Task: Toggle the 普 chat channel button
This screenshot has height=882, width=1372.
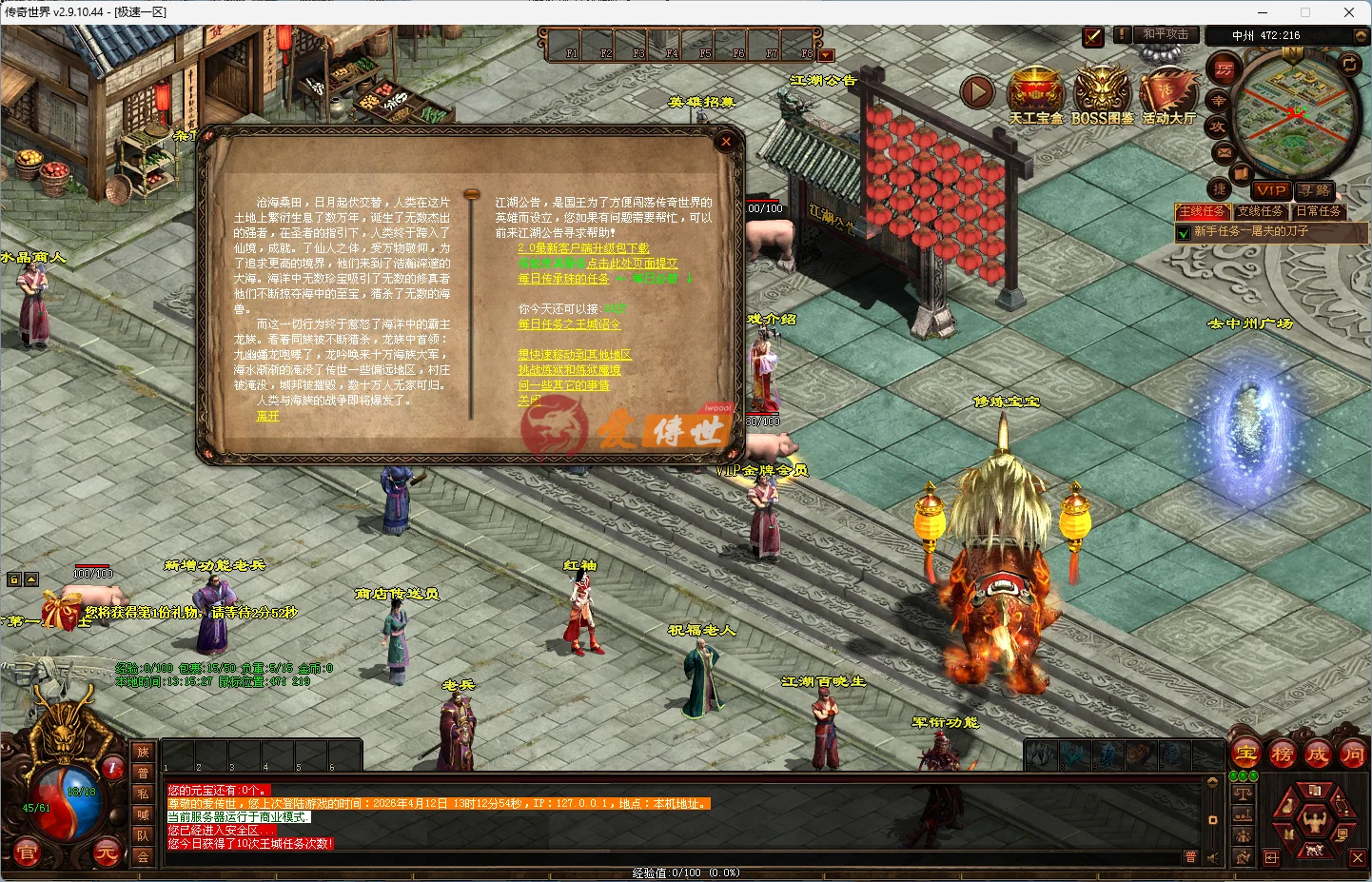Action: pyautogui.click(x=1191, y=856)
